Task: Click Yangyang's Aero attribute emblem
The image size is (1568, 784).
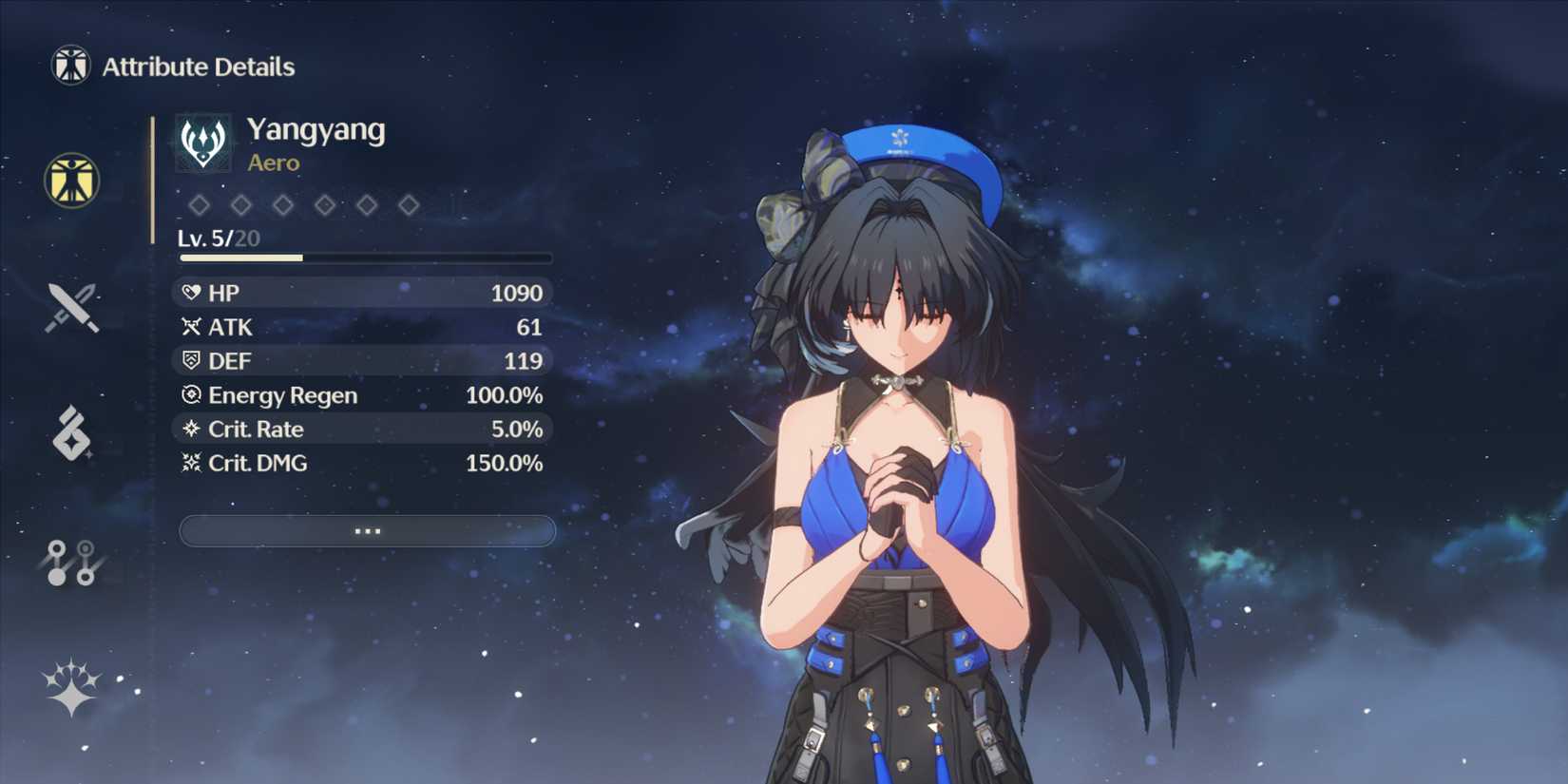Action: pos(203,143)
